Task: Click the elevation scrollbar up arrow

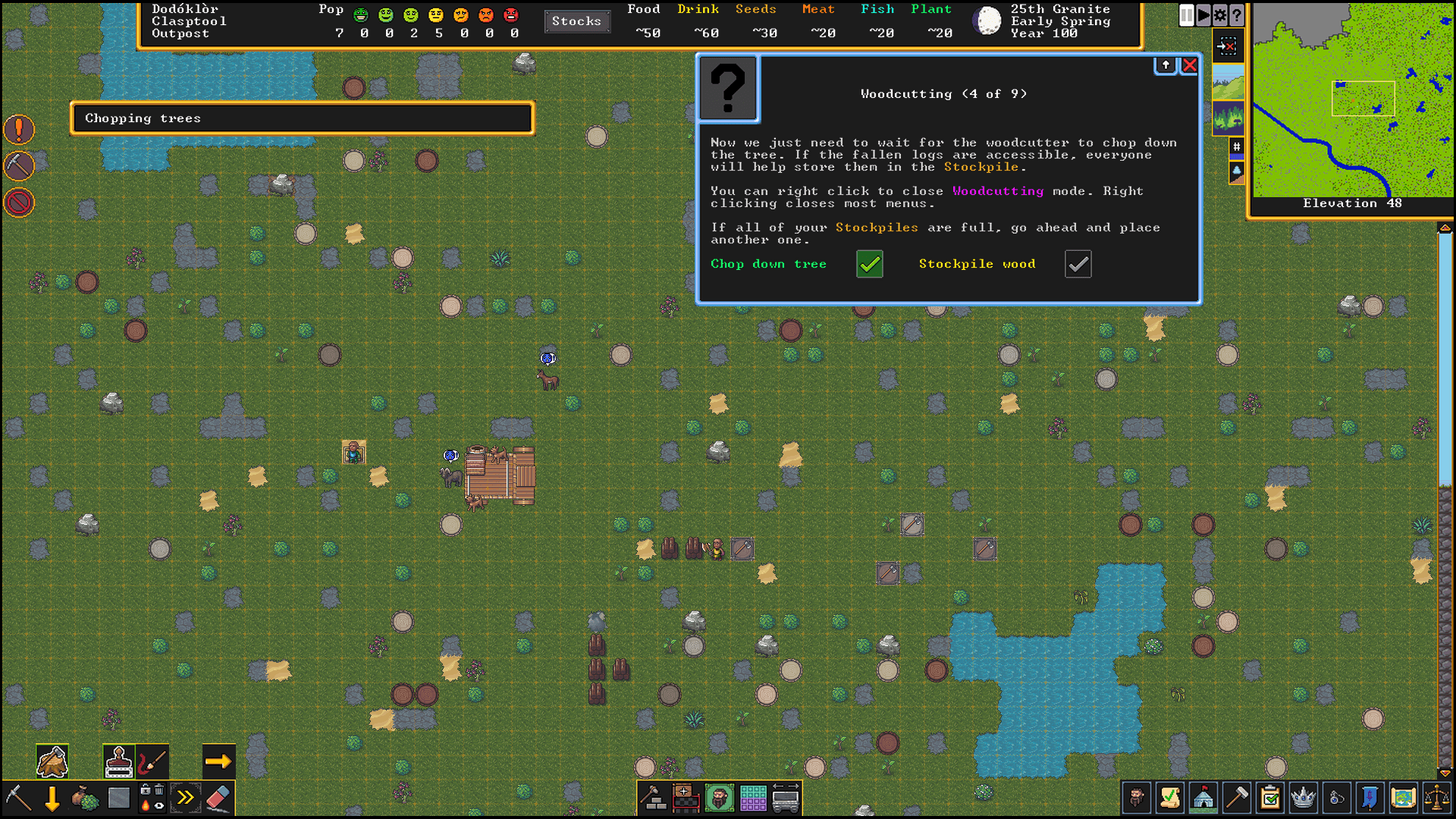Action: (1446, 225)
